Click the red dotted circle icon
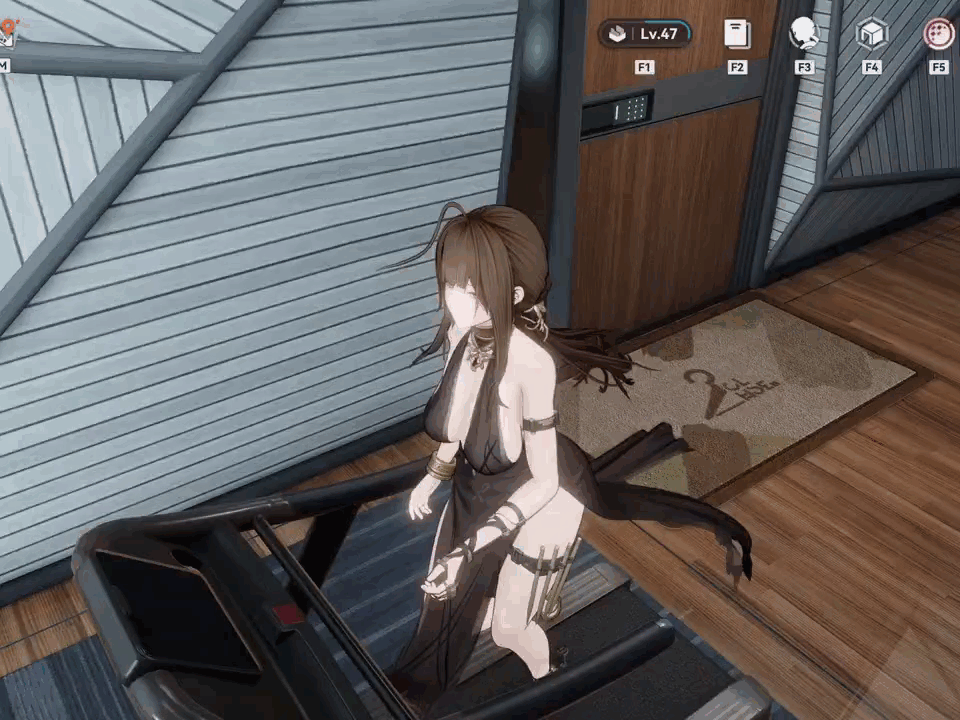960x720 pixels. [x=938, y=34]
